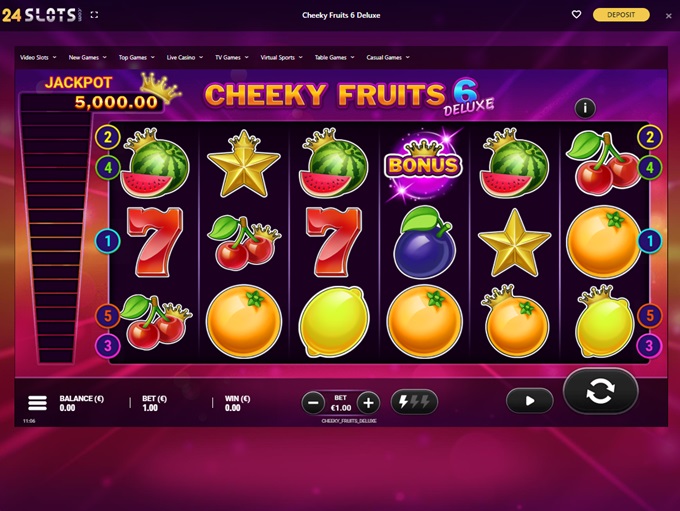The width and height of the screenshot is (680, 511).
Task: Show game info via the 'i' icon
Action: click(x=585, y=108)
